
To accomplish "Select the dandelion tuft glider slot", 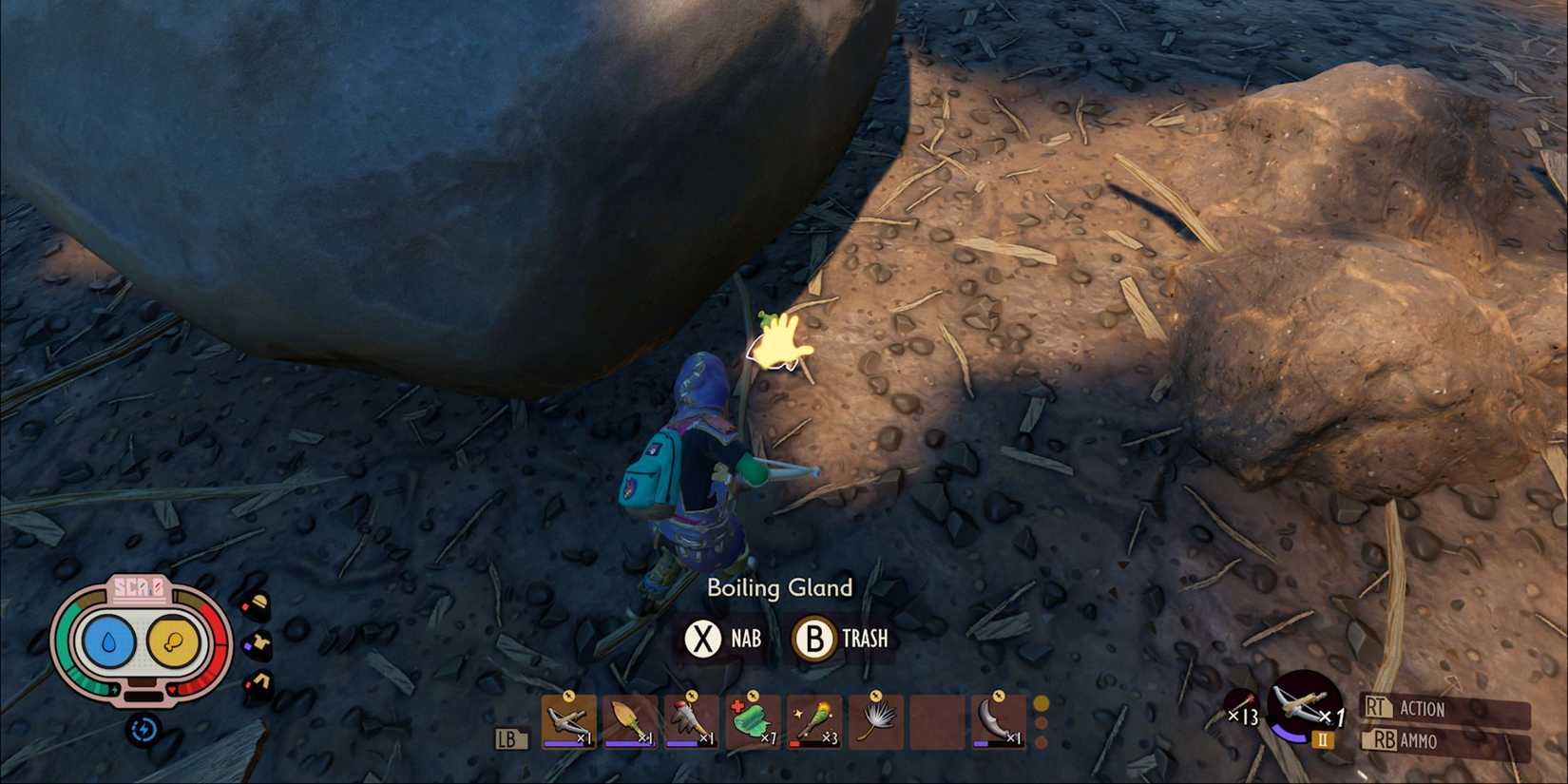I will click(x=874, y=720).
